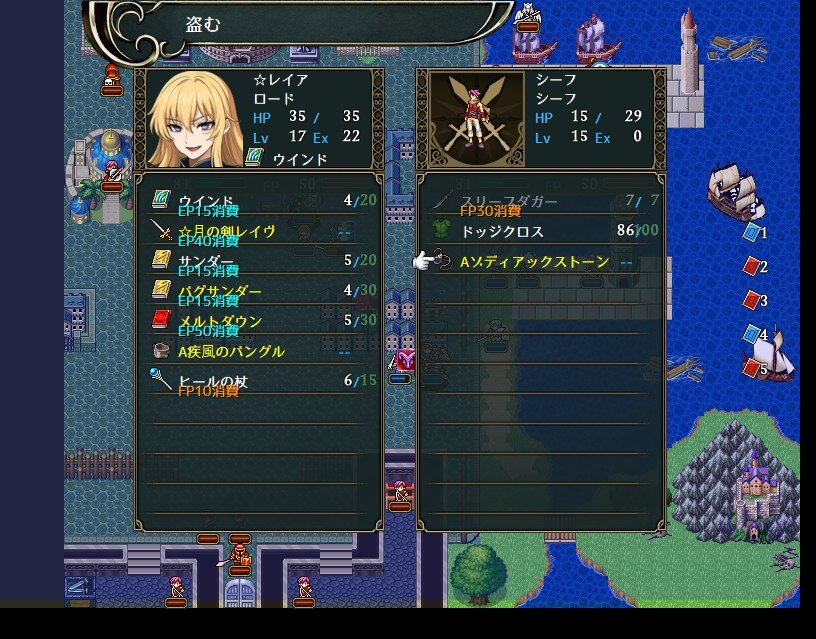Choose the メルトダウン red tome
The width and height of the screenshot is (816, 639).
point(258,321)
